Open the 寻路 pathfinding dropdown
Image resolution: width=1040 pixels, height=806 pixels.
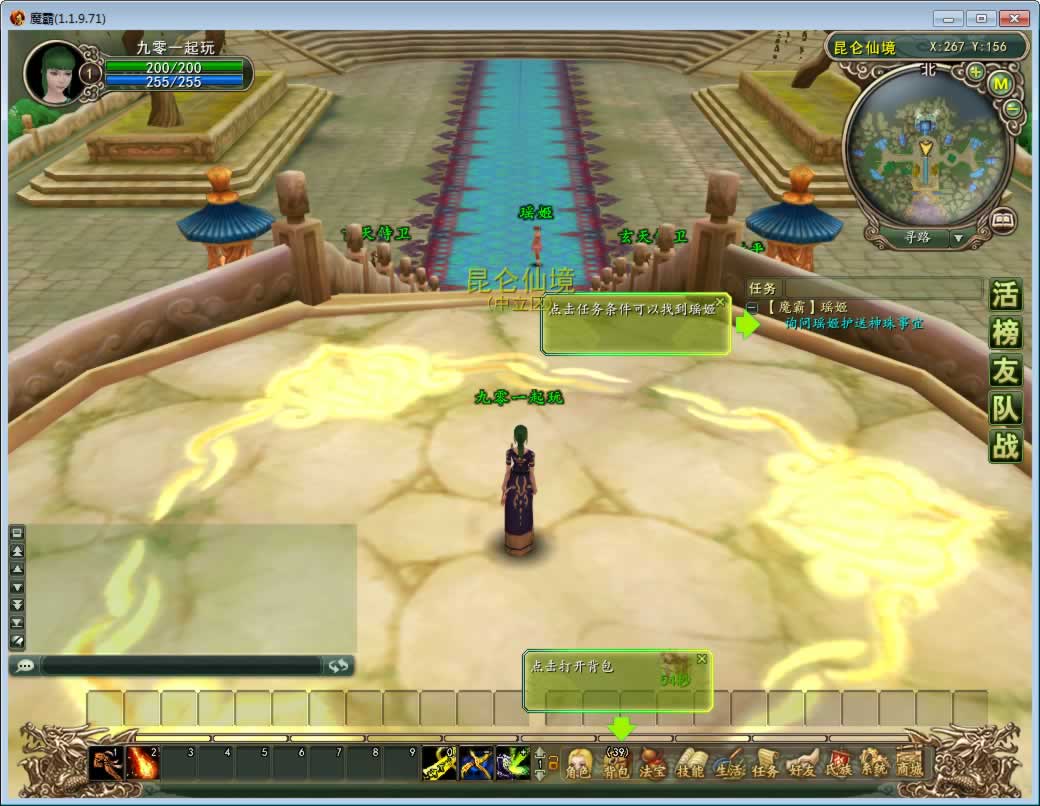[x=959, y=238]
